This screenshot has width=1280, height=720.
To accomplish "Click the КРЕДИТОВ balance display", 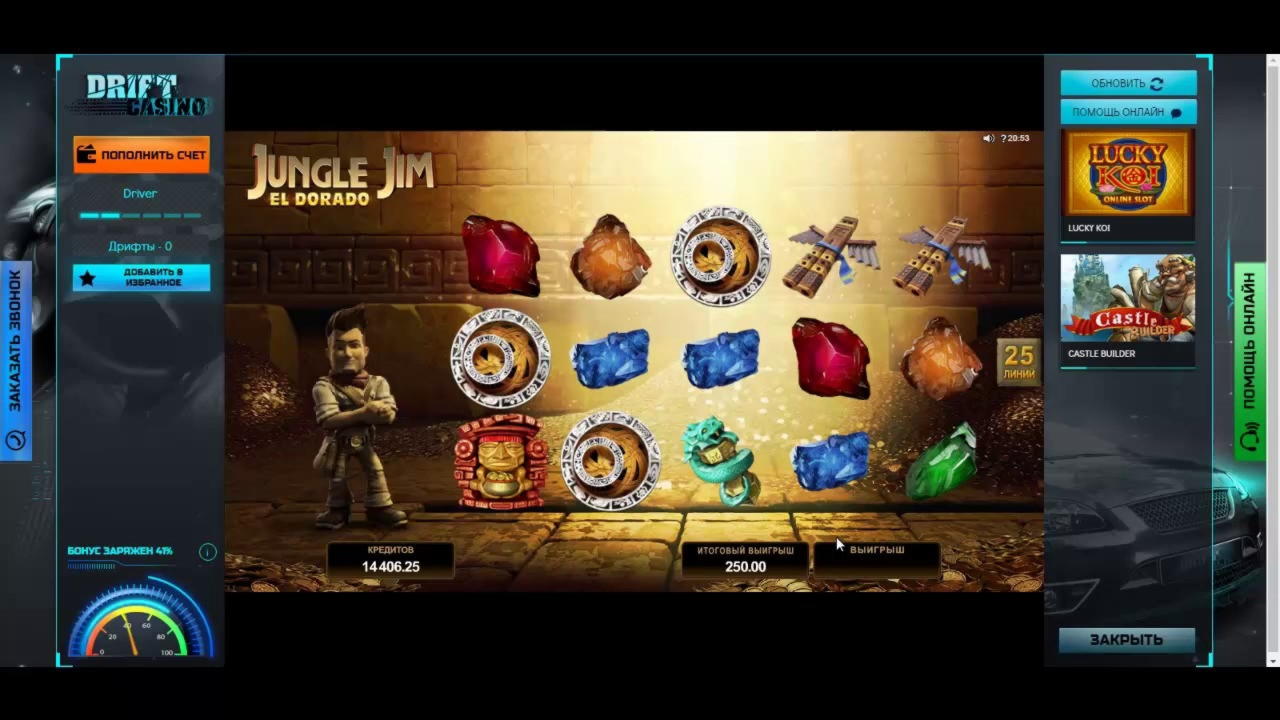I will [x=390, y=560].
